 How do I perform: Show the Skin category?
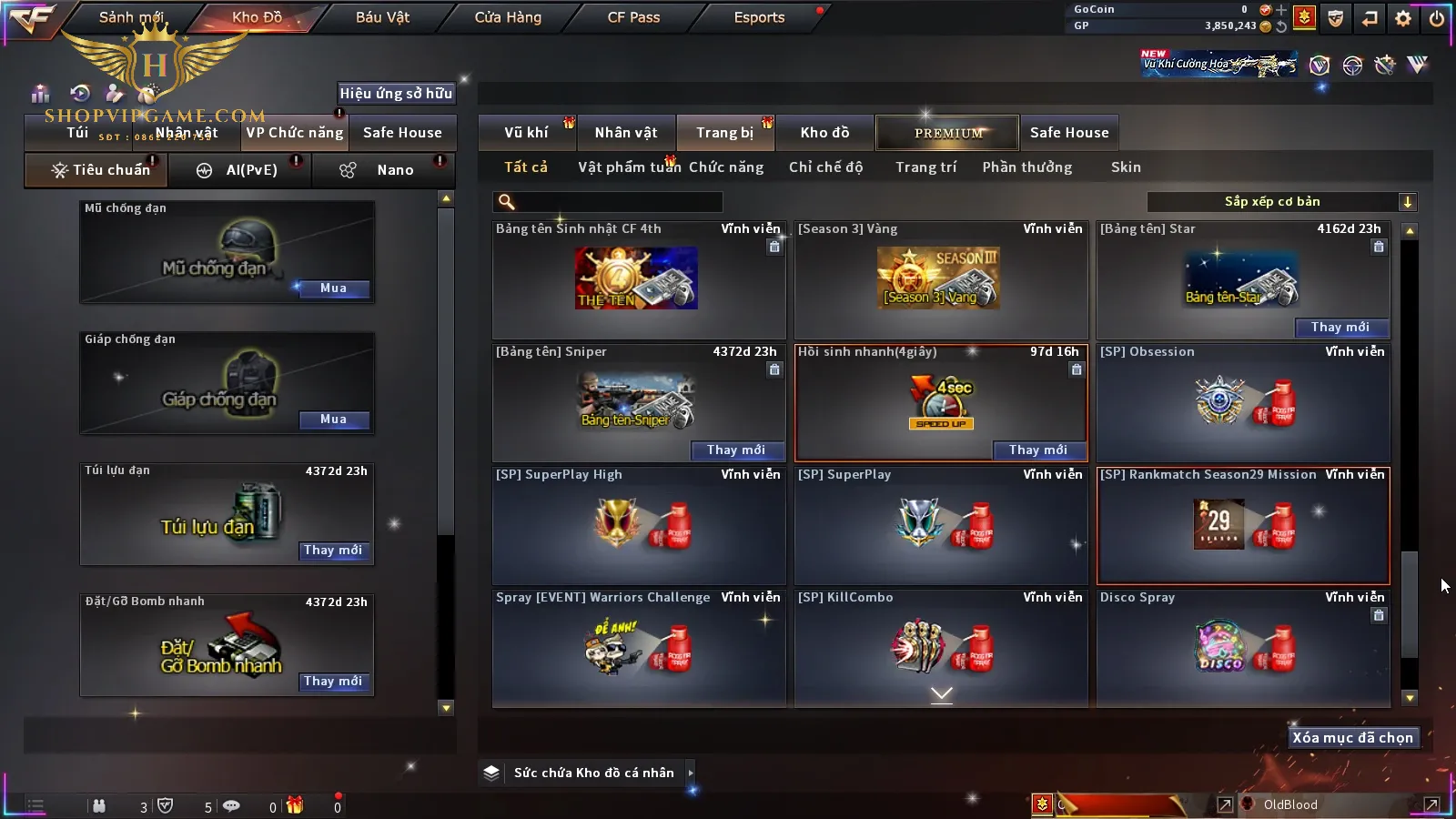[1126, 167]
